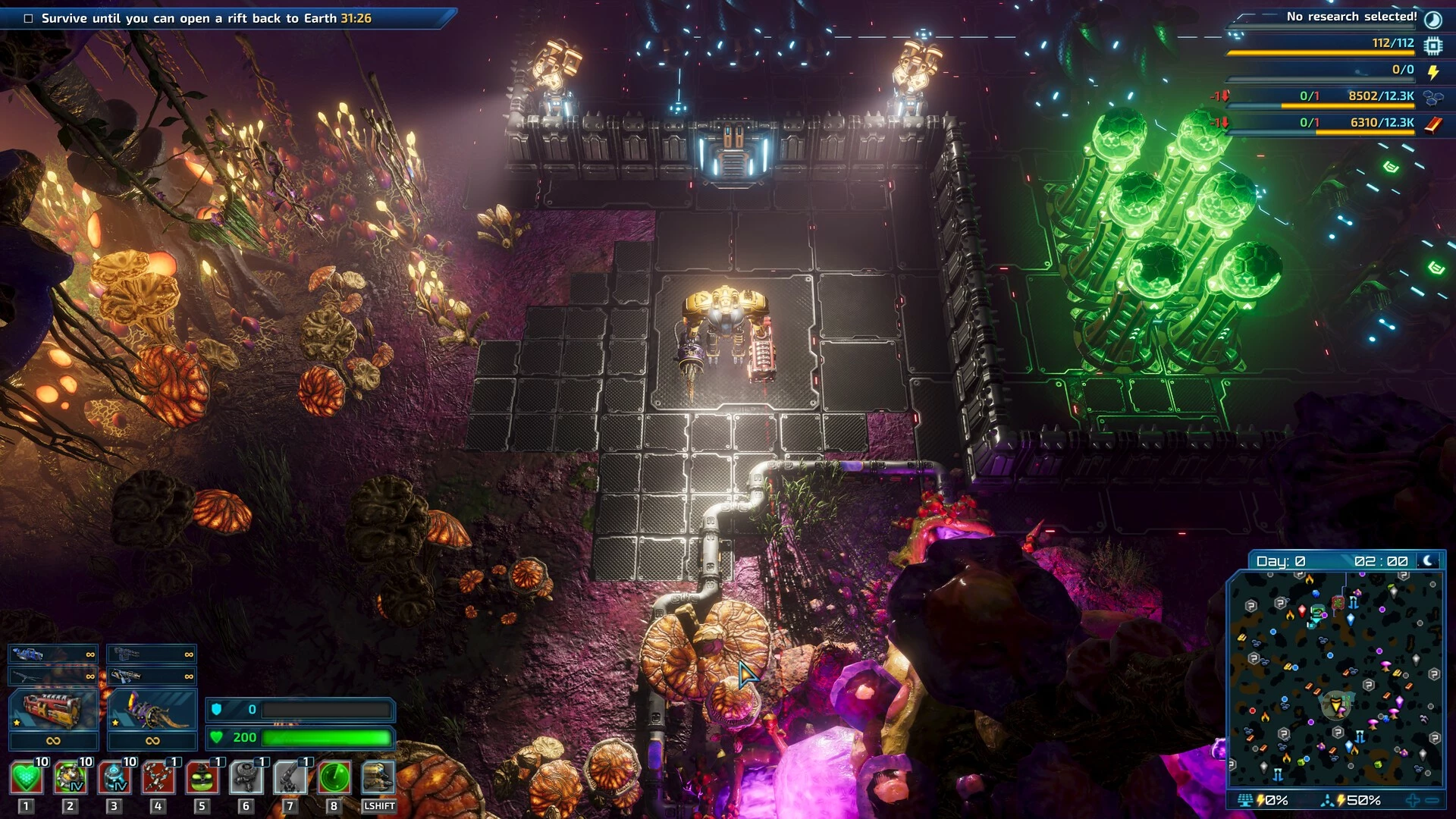Click the red ingot resource icon
This screenshot has width=1456, height=819.
(x=1433, y=124)
